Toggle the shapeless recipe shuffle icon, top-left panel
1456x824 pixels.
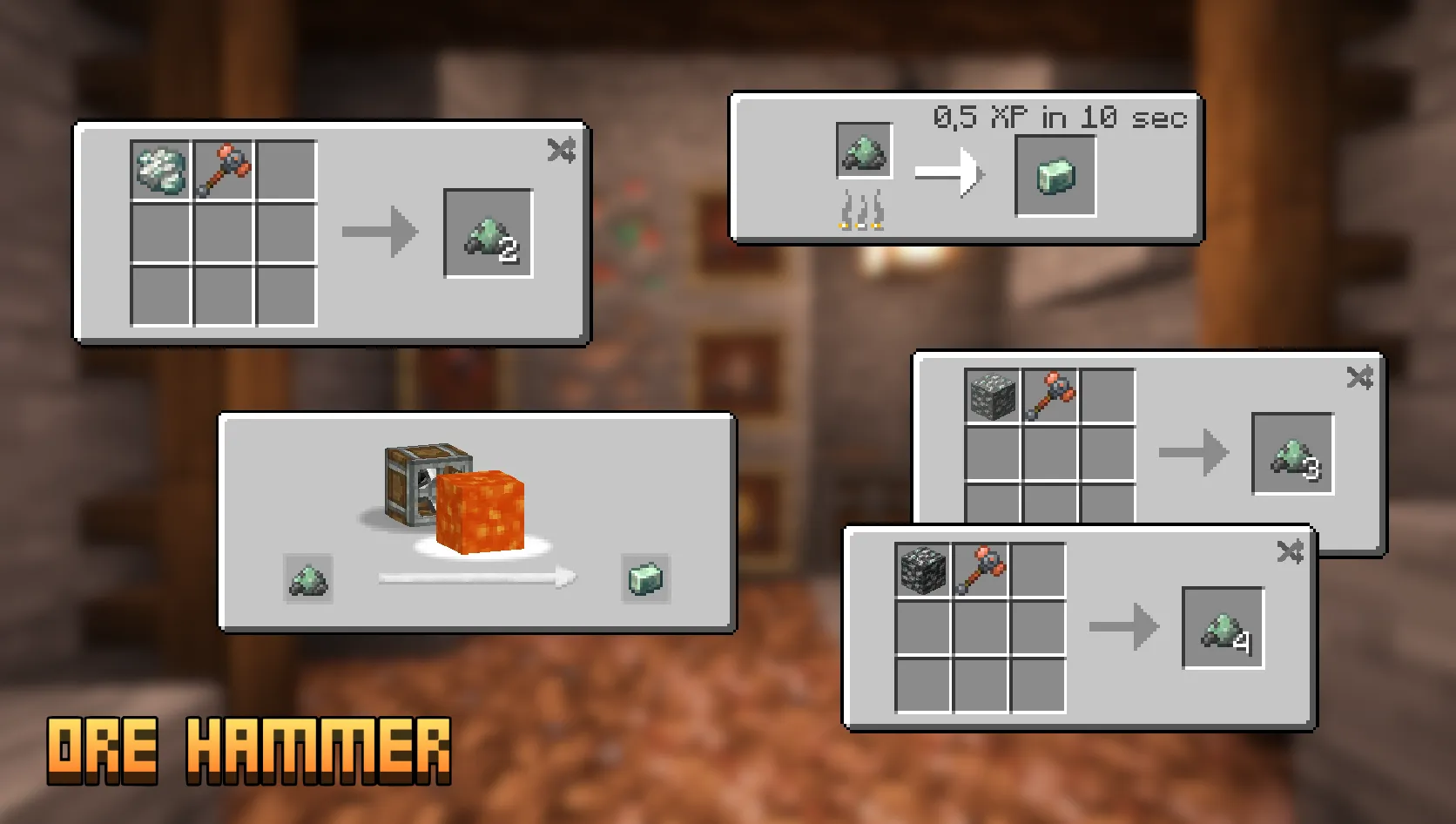point(563,150)
